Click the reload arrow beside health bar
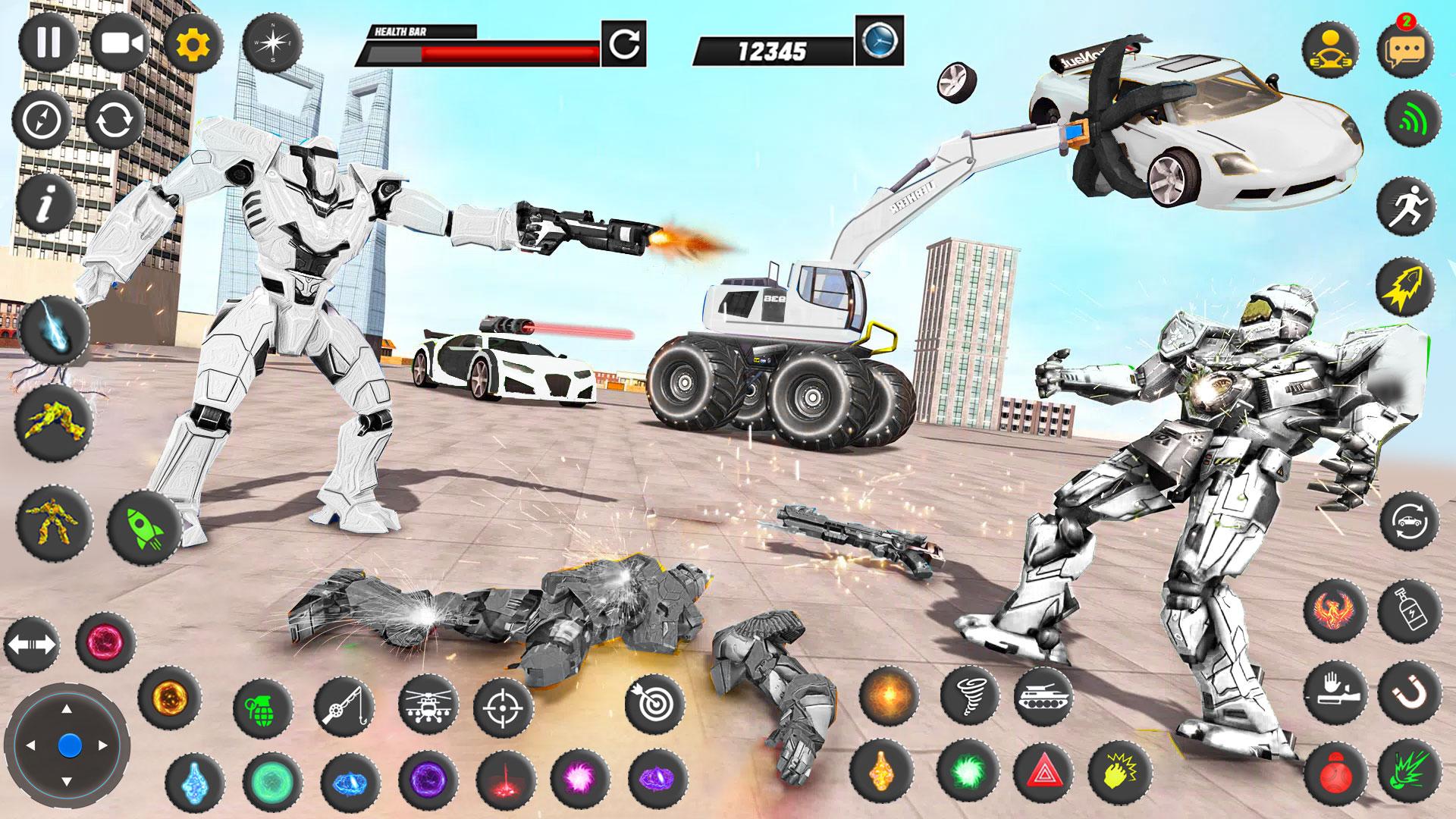Viewport: 1456px width, 819px height. (x=623, y=44)
